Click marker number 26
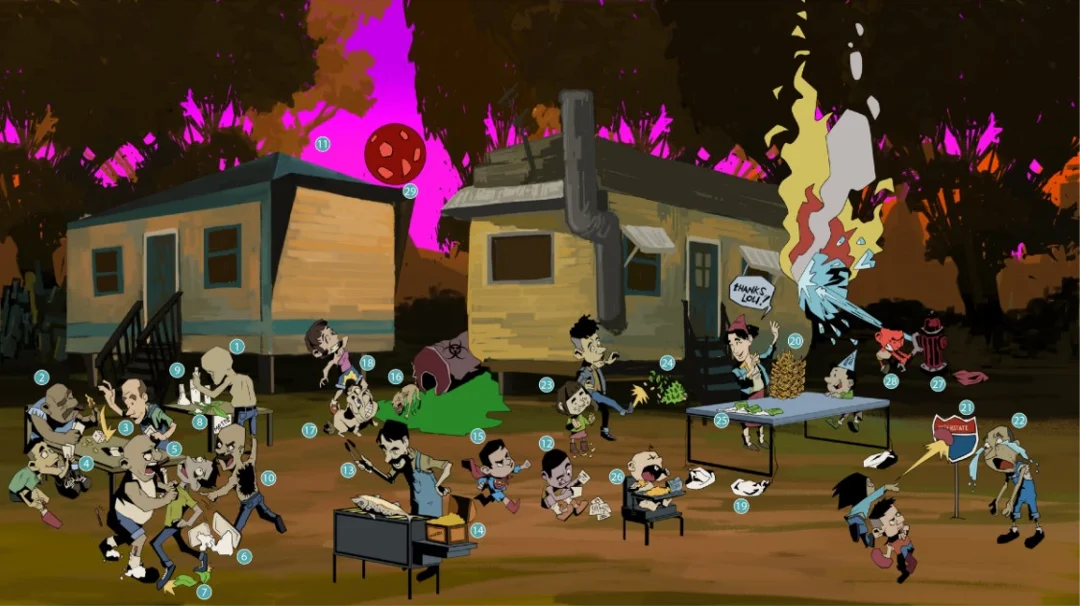This screenshot has height=606, width=1080. (617, 477)
